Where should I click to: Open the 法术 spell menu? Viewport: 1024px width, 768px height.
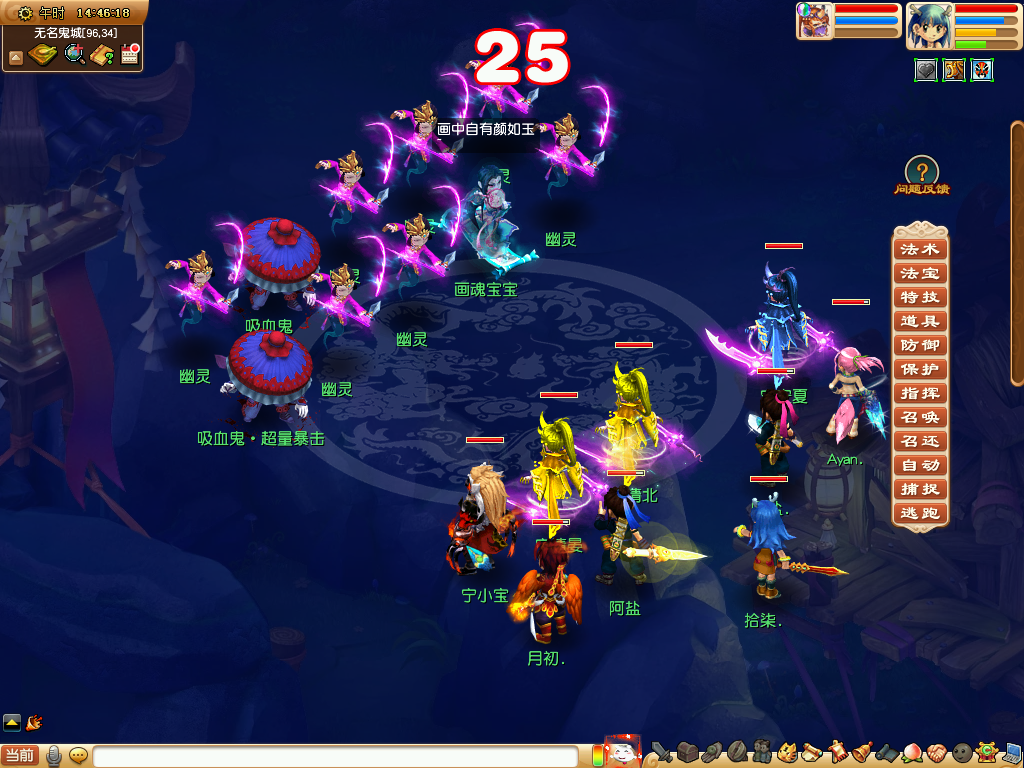pos(918,249)
